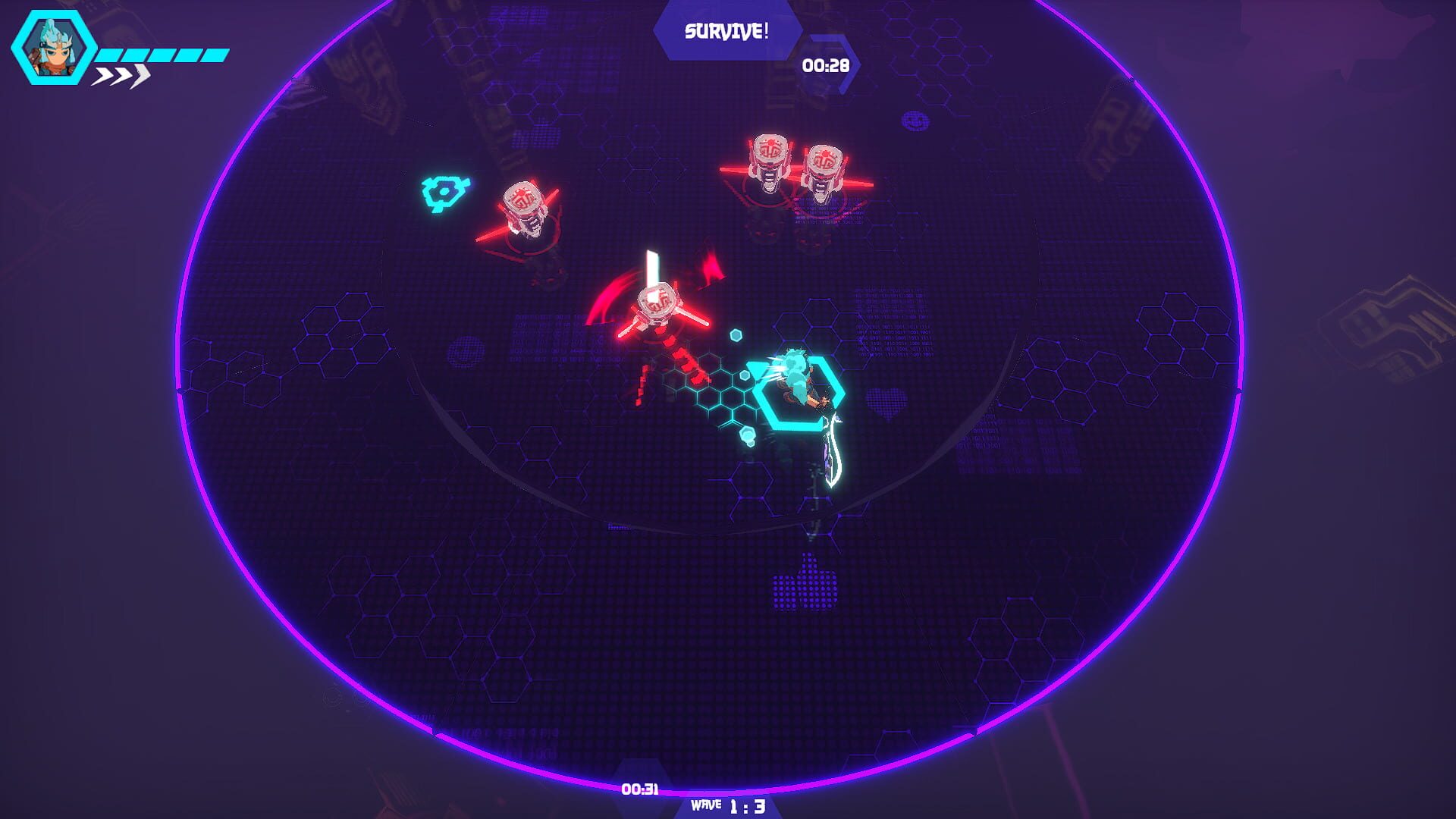Toggle the first white chevron under the health bar
This screenshot has height=819, width=1456.
pos(102,76)
